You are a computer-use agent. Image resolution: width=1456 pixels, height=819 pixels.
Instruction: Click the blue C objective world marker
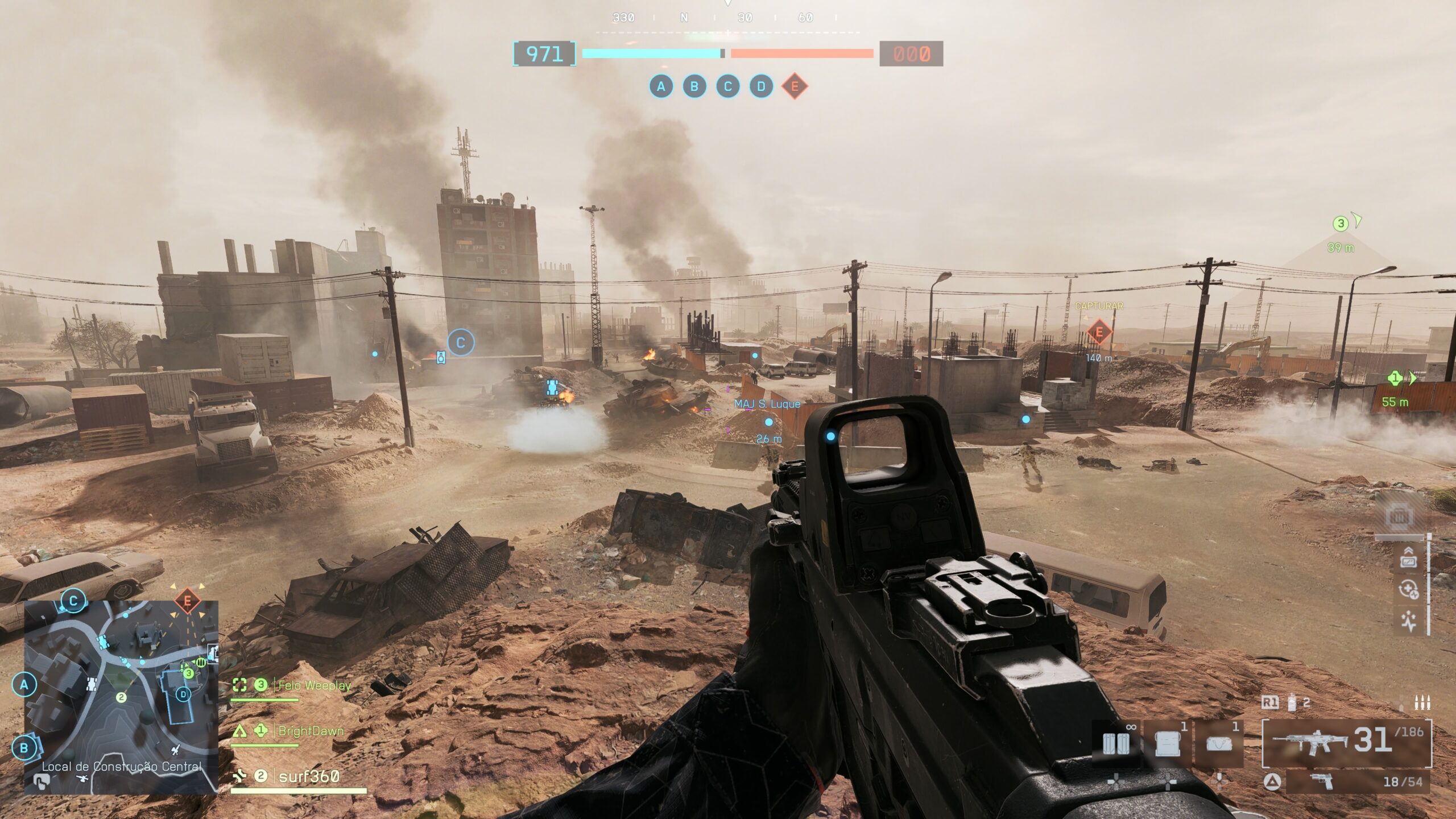click(461, 342)
